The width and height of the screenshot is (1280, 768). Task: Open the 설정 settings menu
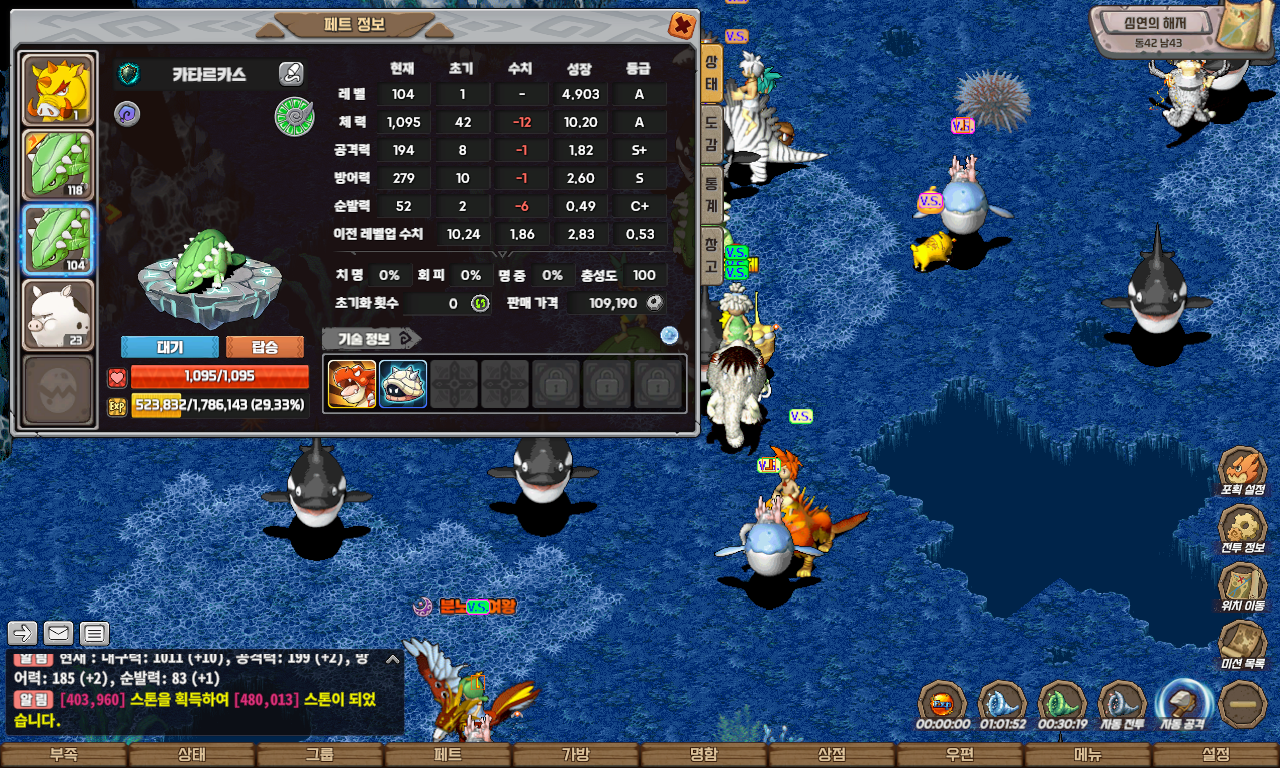point(1216,755)
